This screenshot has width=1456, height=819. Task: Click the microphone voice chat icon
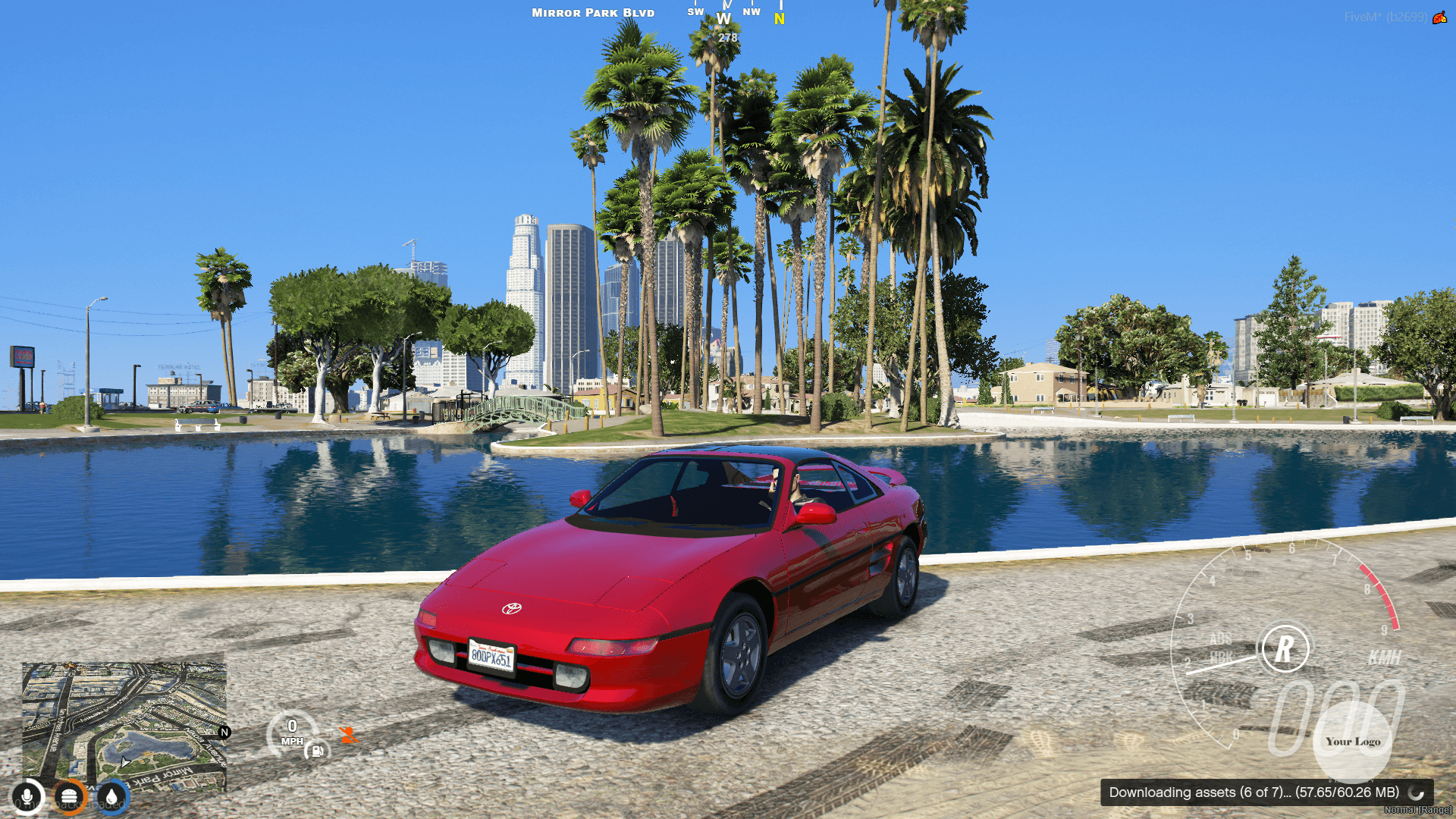tap(27, 796)
